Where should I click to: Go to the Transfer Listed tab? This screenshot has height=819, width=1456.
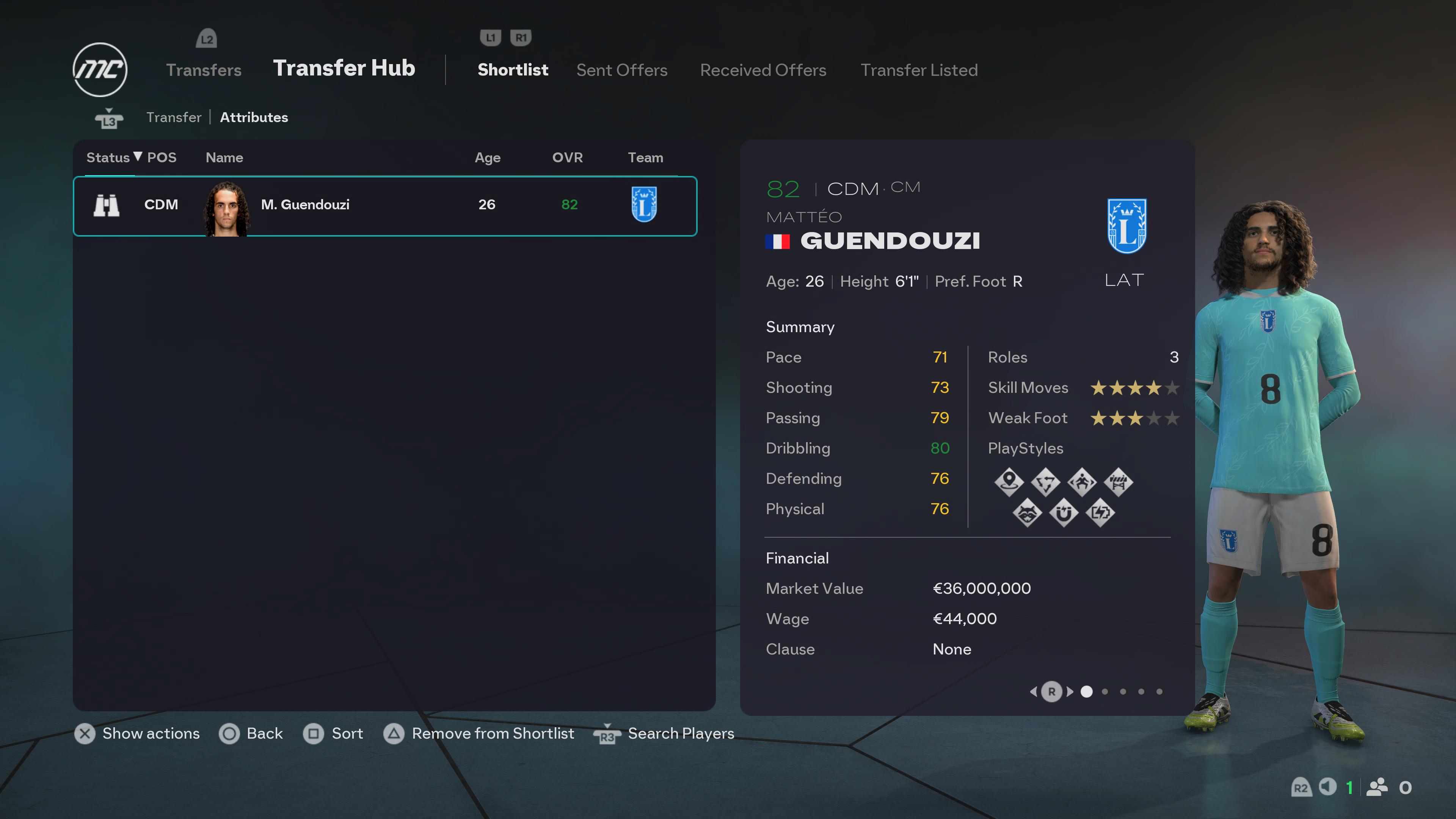click(x=919, y=70)
